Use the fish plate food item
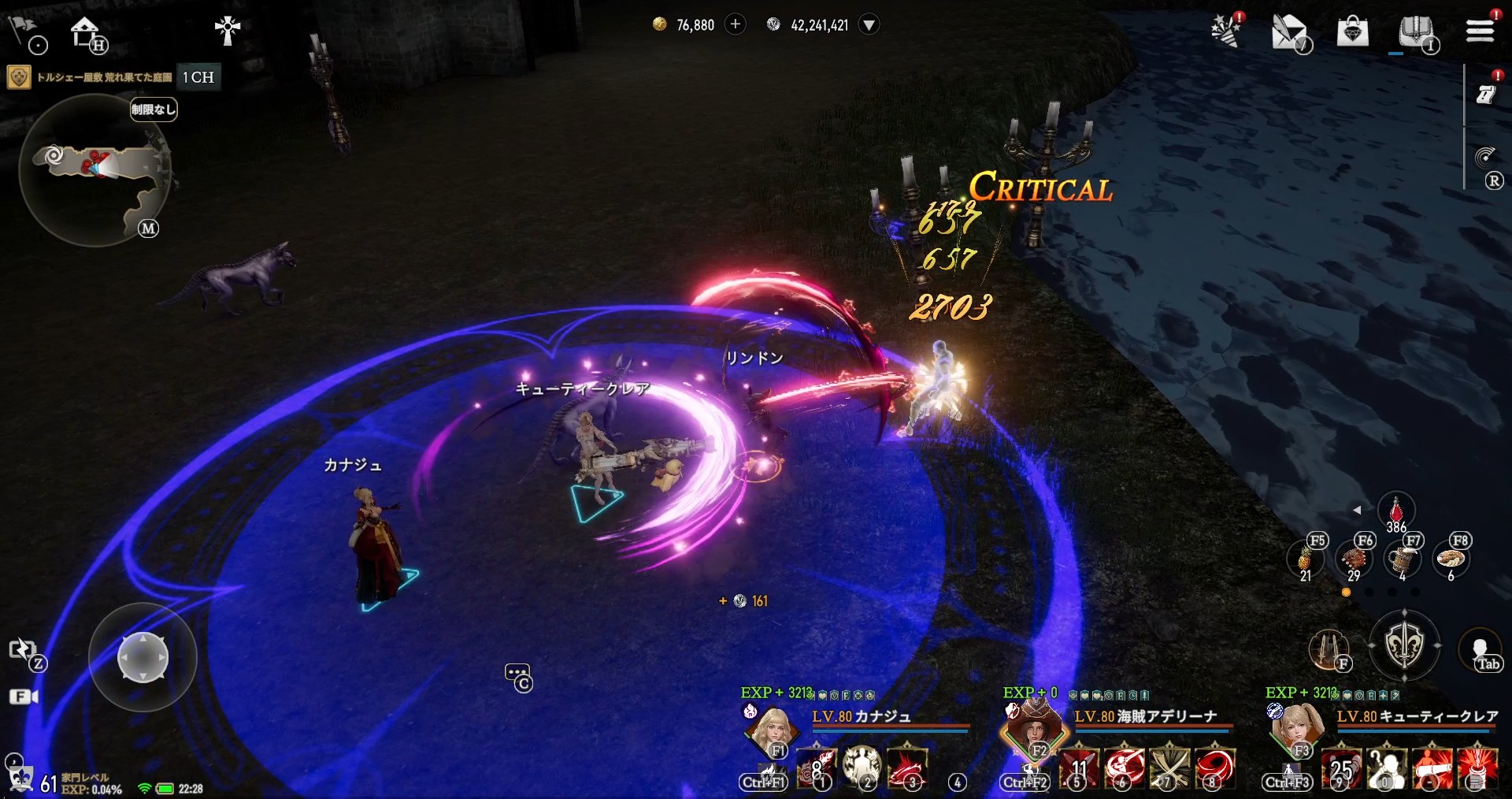 click(x=1451, y=559)
